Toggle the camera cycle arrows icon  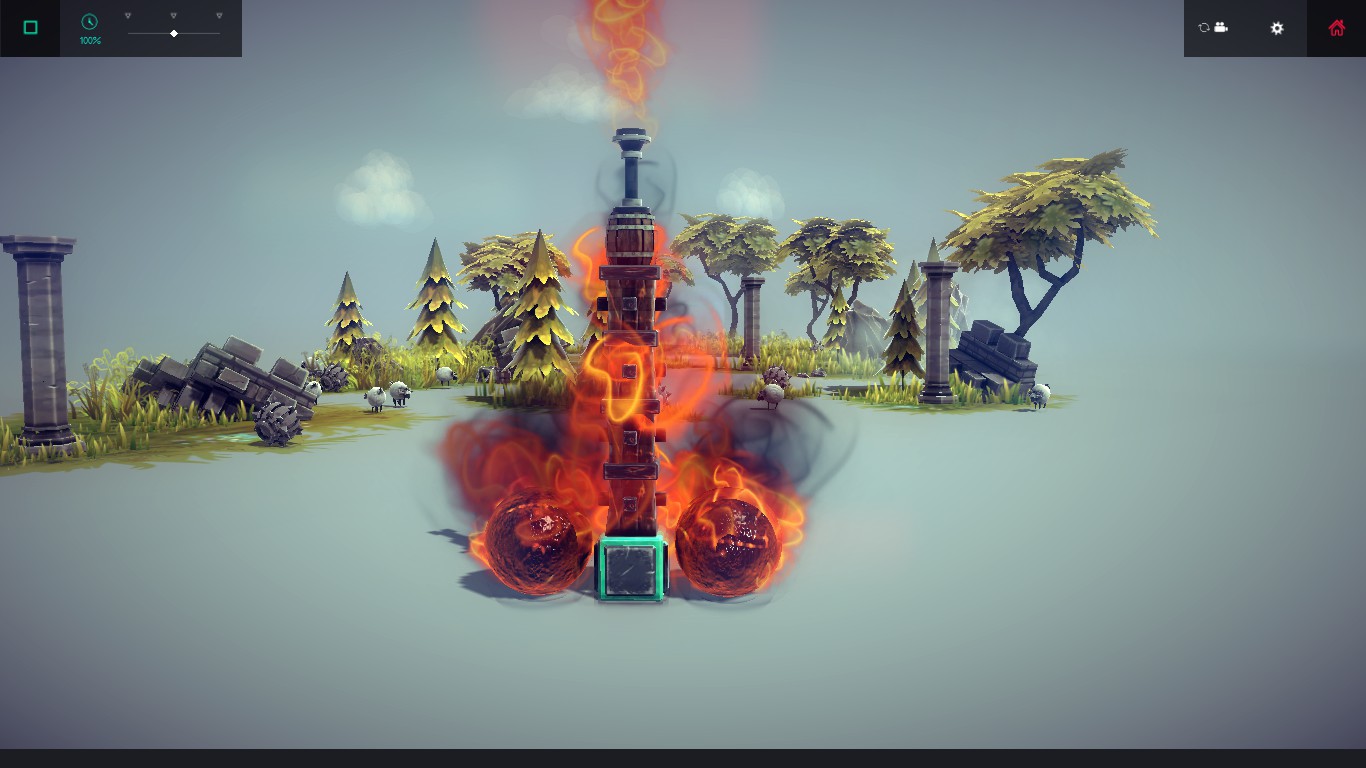(1204, 28)
